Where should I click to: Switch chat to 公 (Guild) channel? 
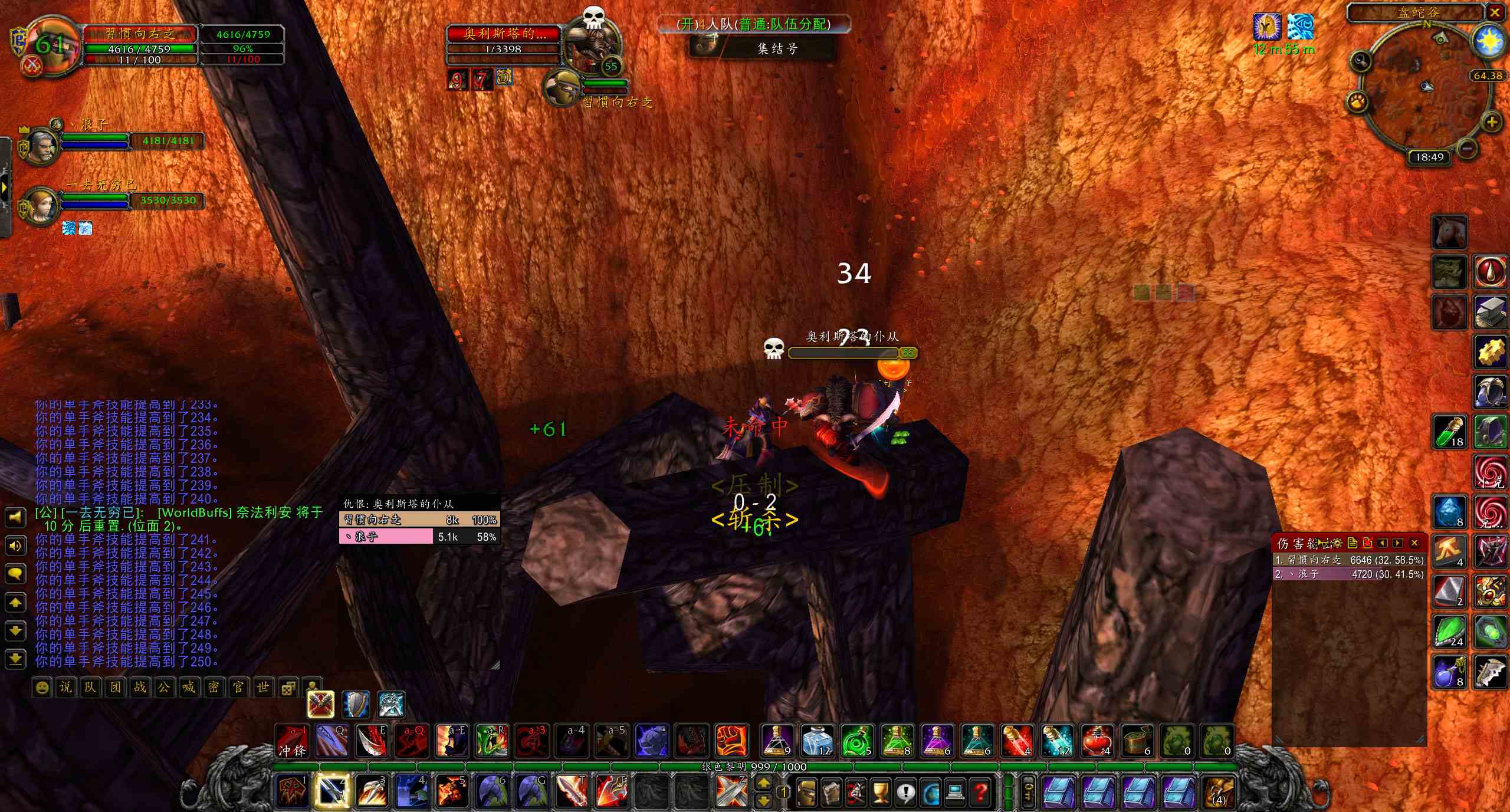(163, 688)
